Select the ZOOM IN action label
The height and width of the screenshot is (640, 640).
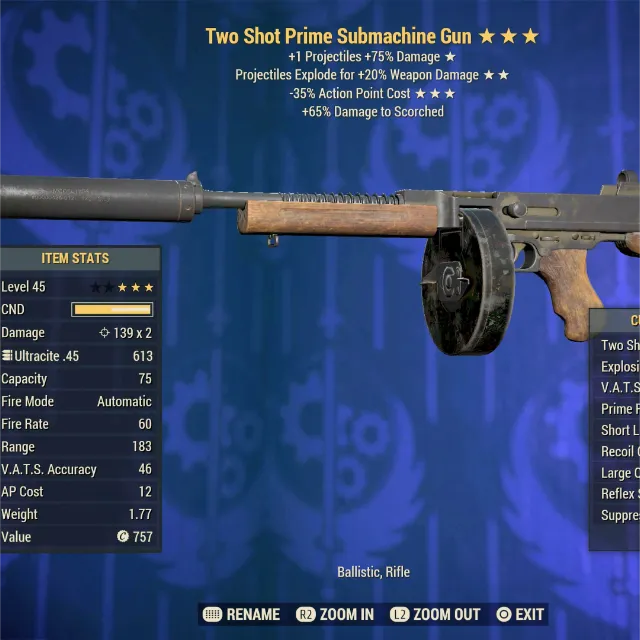(x=347, y=614)
